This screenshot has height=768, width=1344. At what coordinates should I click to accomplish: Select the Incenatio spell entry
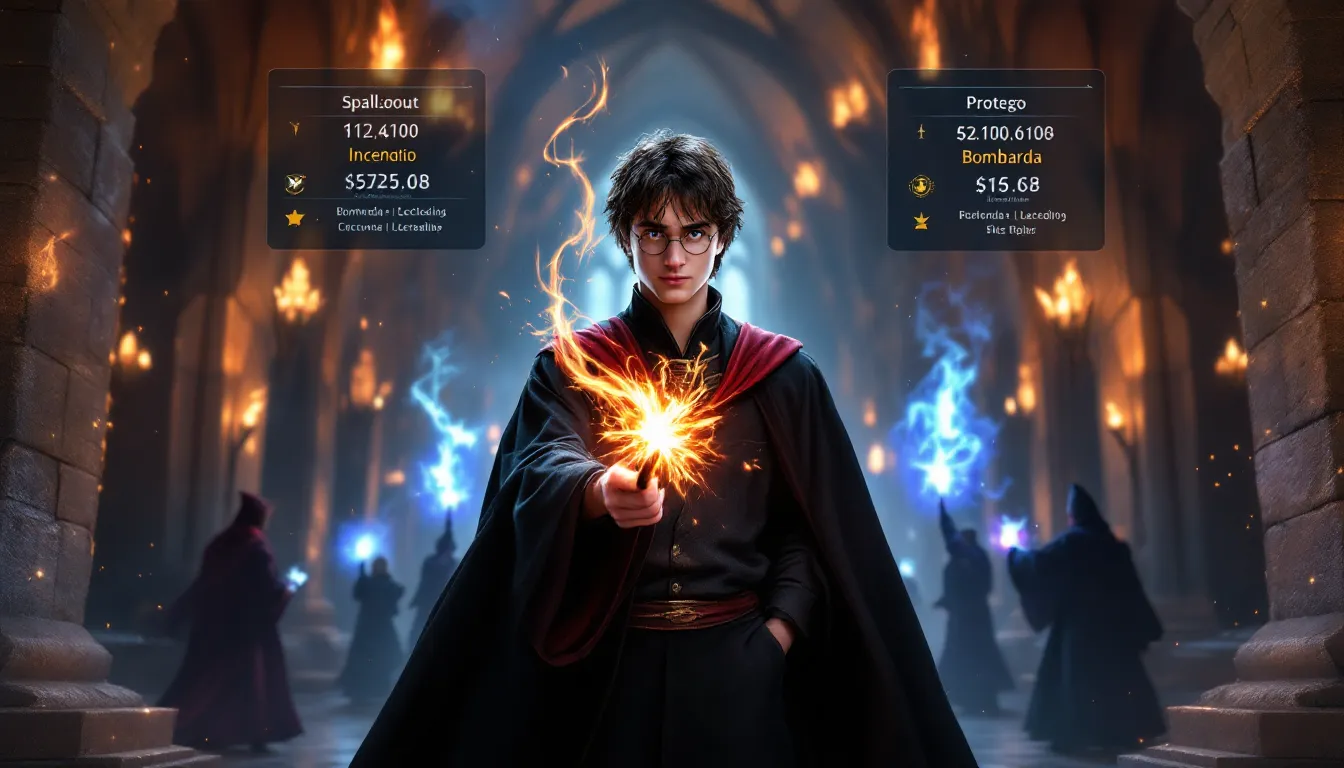coord(382,155)
